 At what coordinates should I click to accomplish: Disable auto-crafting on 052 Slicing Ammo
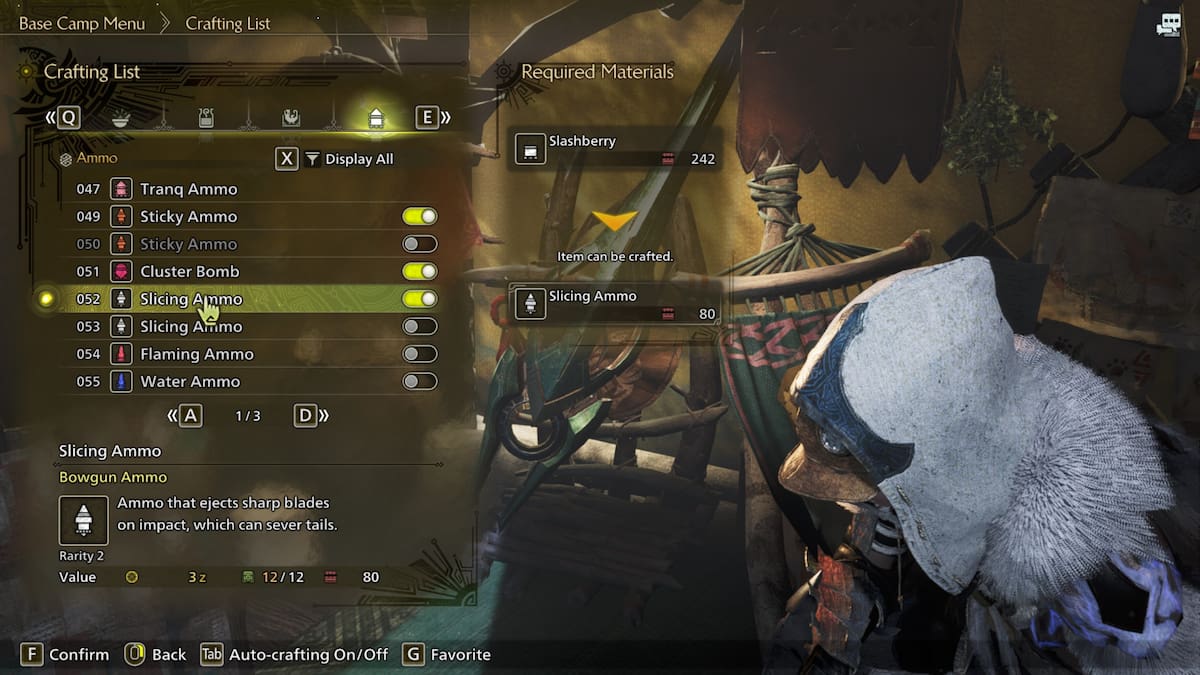point(420,299)
